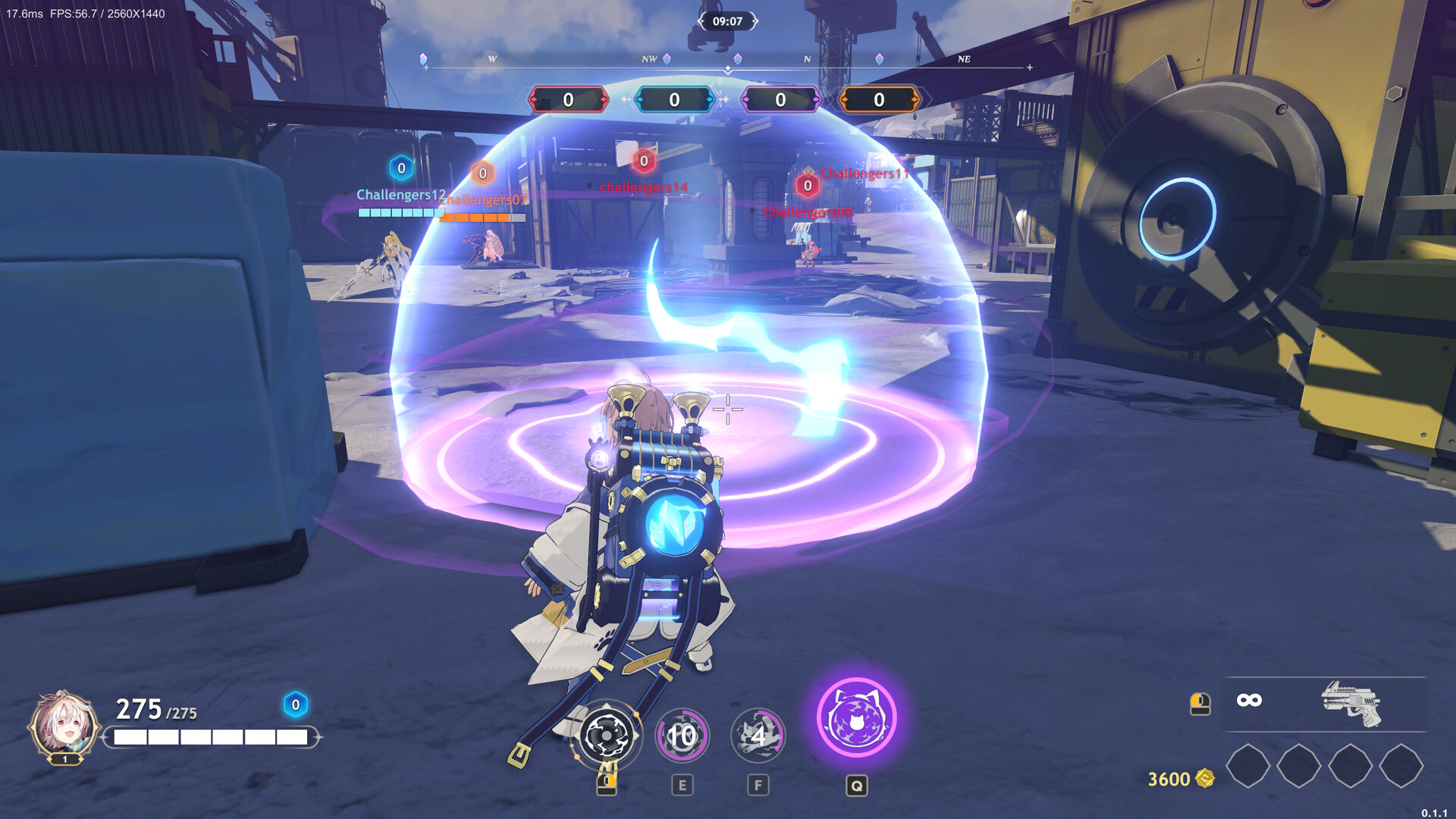Open the match timer showing 09:07
The image size is (1456, 819).
tap(729, 22)
